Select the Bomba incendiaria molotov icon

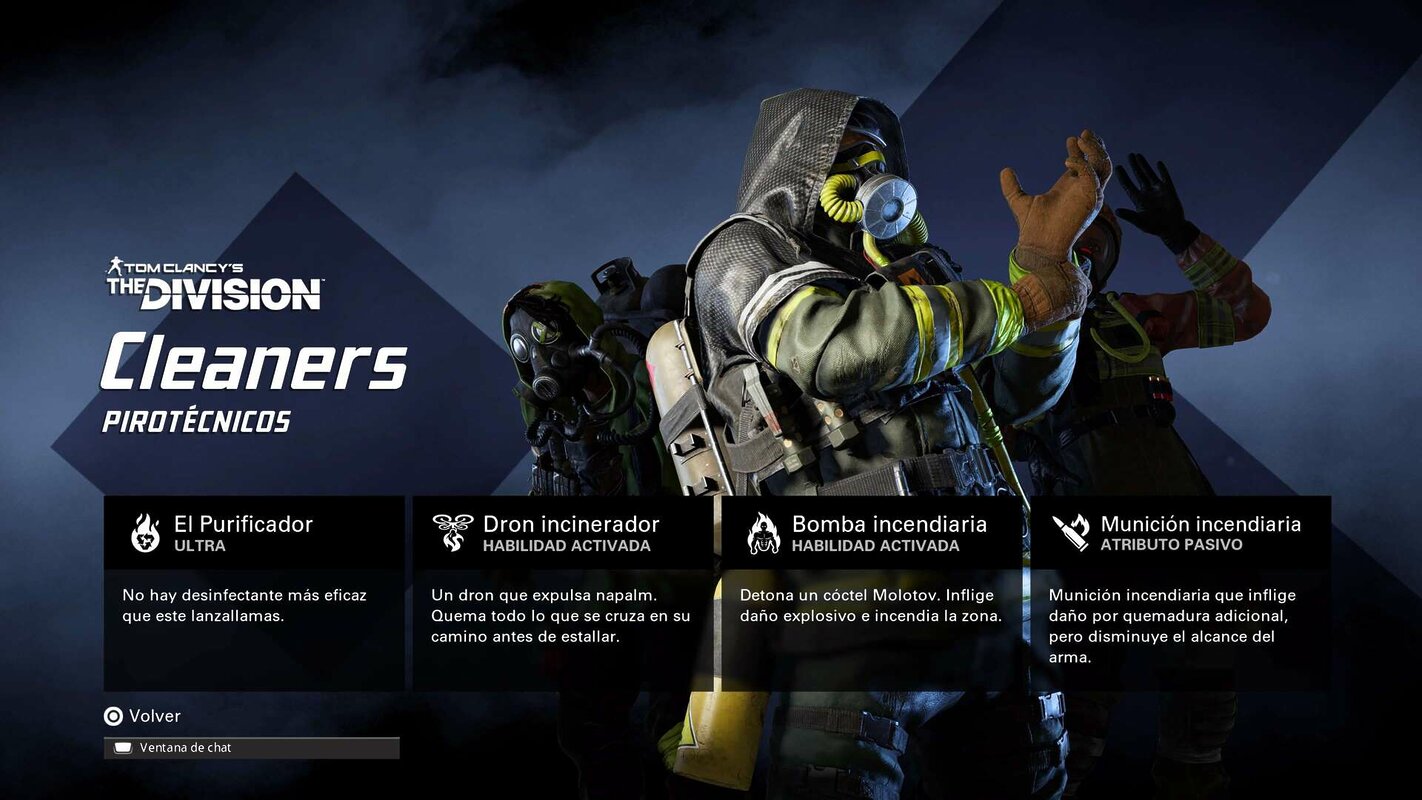point(763,531)
